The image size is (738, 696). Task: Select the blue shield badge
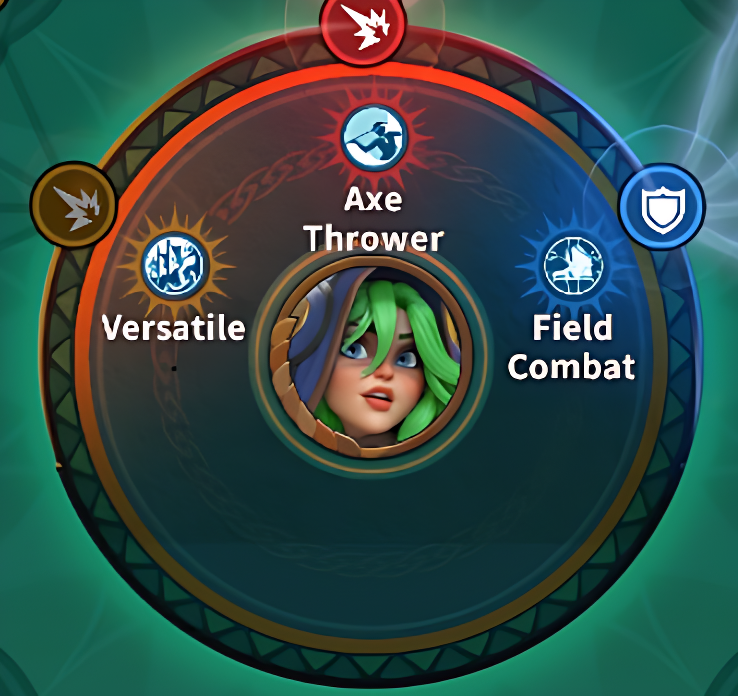pos(661,209)
